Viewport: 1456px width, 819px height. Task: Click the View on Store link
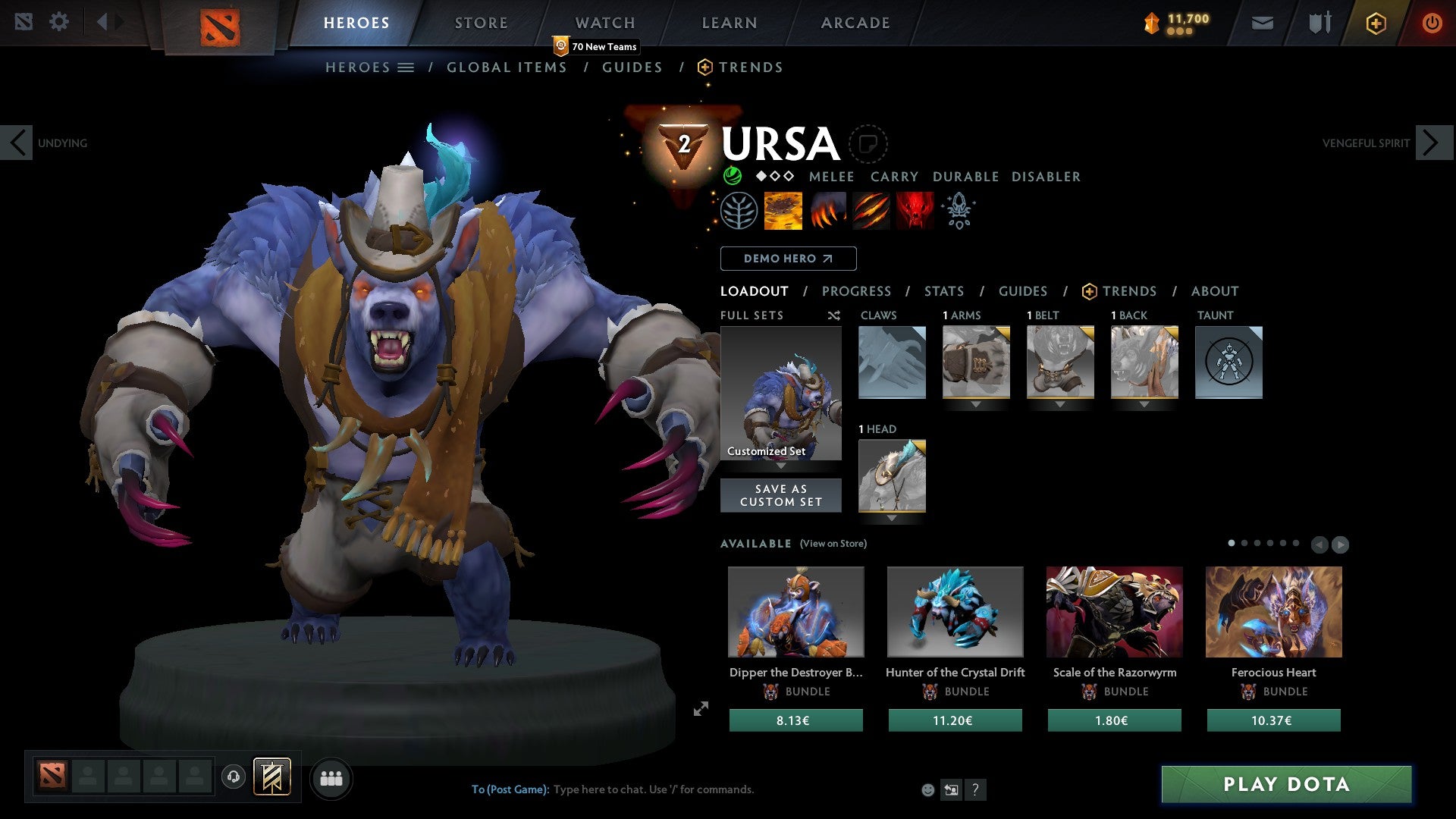tap(832, 544)
